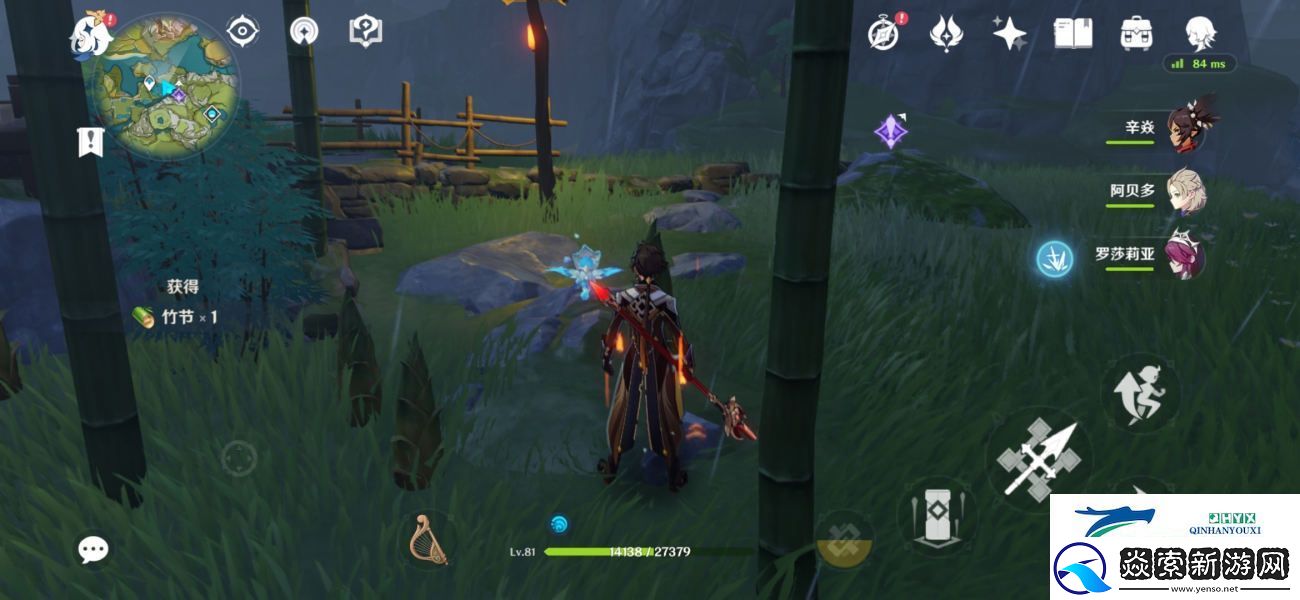The image size is (1300, 600).
Task: Tap the sprint dash button
Action: pos(1141,394)
